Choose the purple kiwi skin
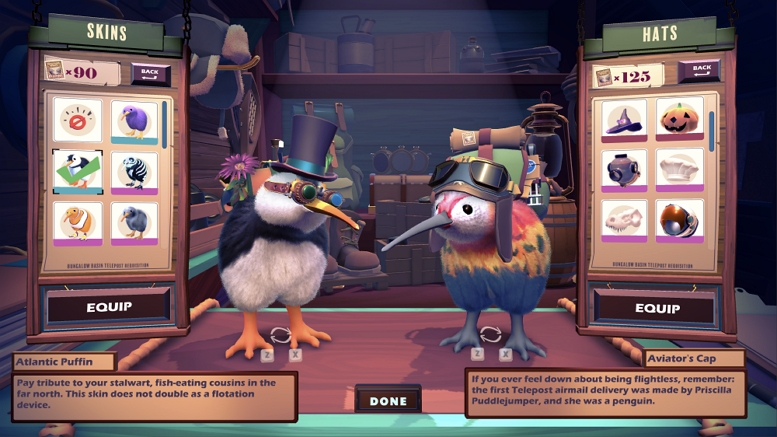The width and height of the screenshot is (777, 437). (x=134, y=121)
